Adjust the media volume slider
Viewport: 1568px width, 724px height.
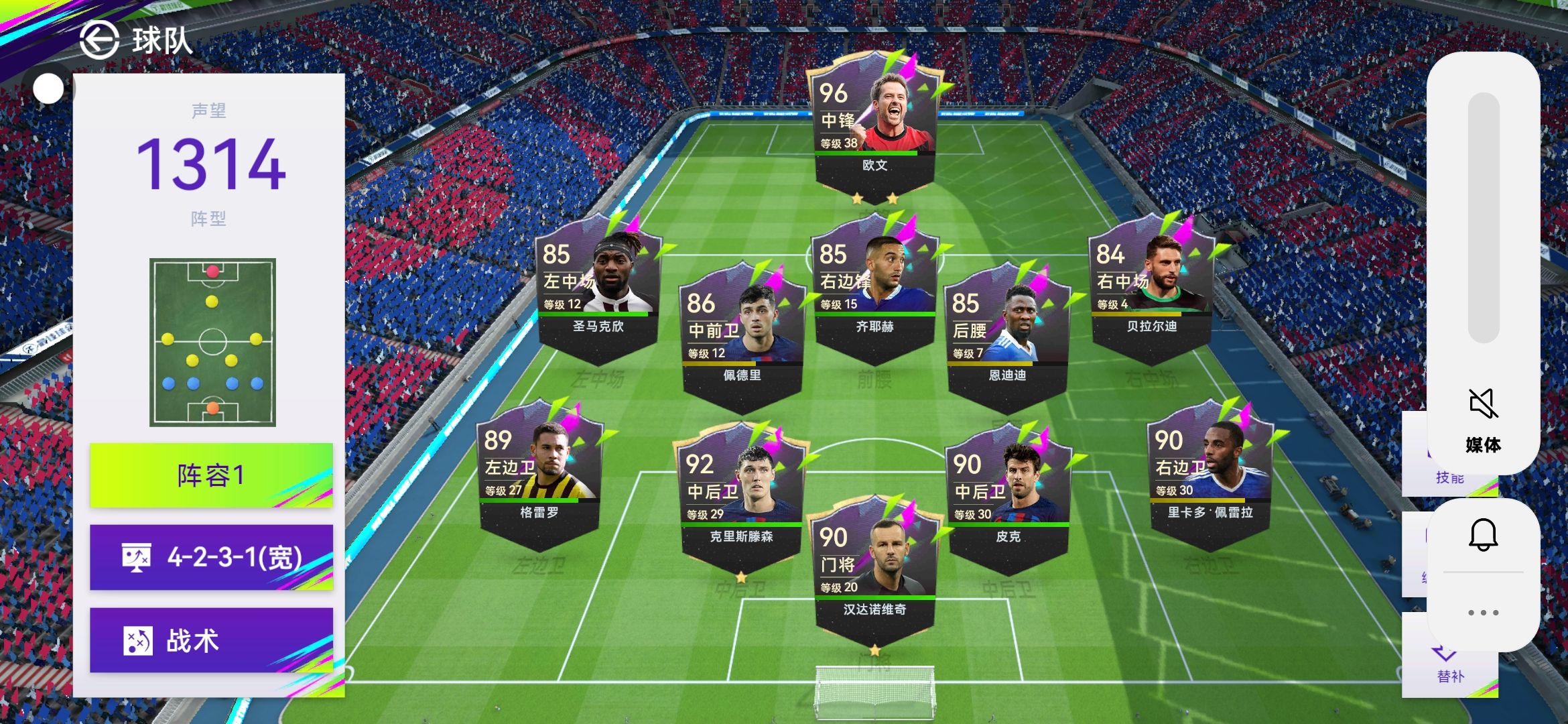coord(1483,218)
